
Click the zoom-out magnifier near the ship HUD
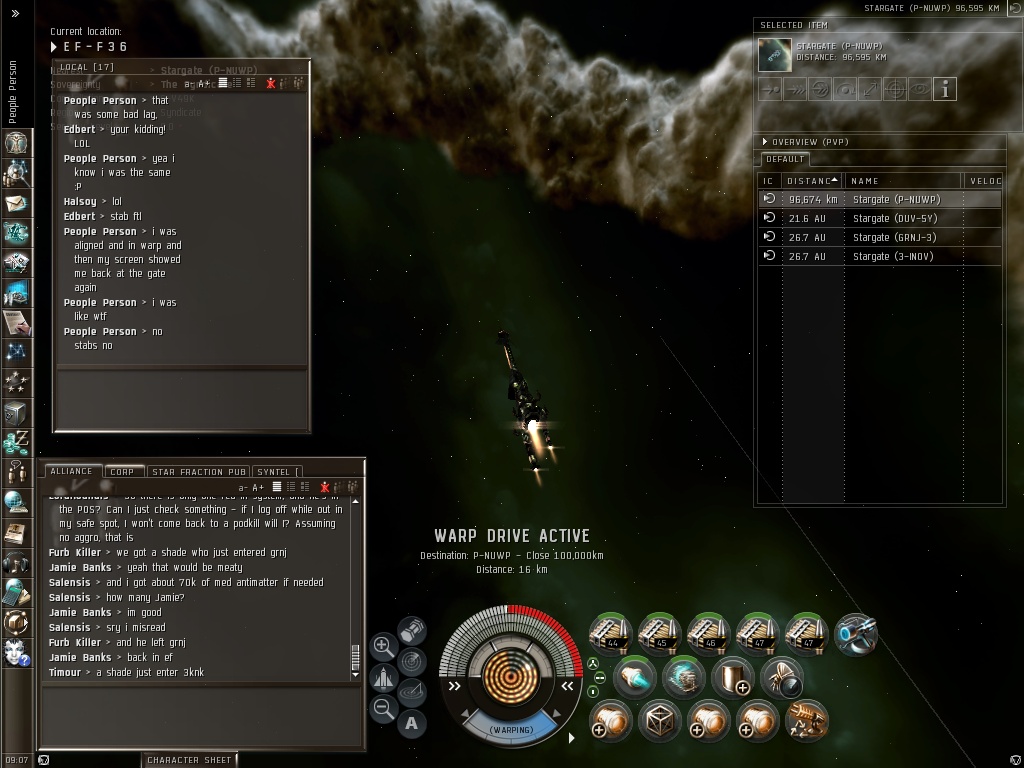coord(383,709)
